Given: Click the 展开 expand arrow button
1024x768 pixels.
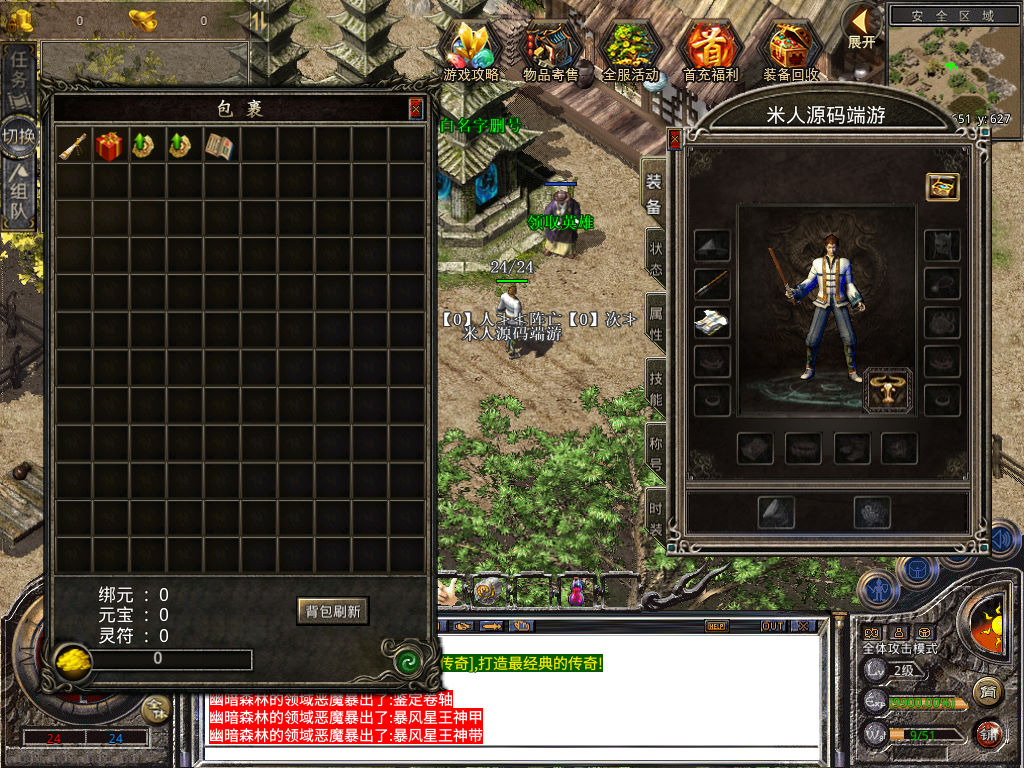Looking at the screenshot, I should tap(861, 25).
